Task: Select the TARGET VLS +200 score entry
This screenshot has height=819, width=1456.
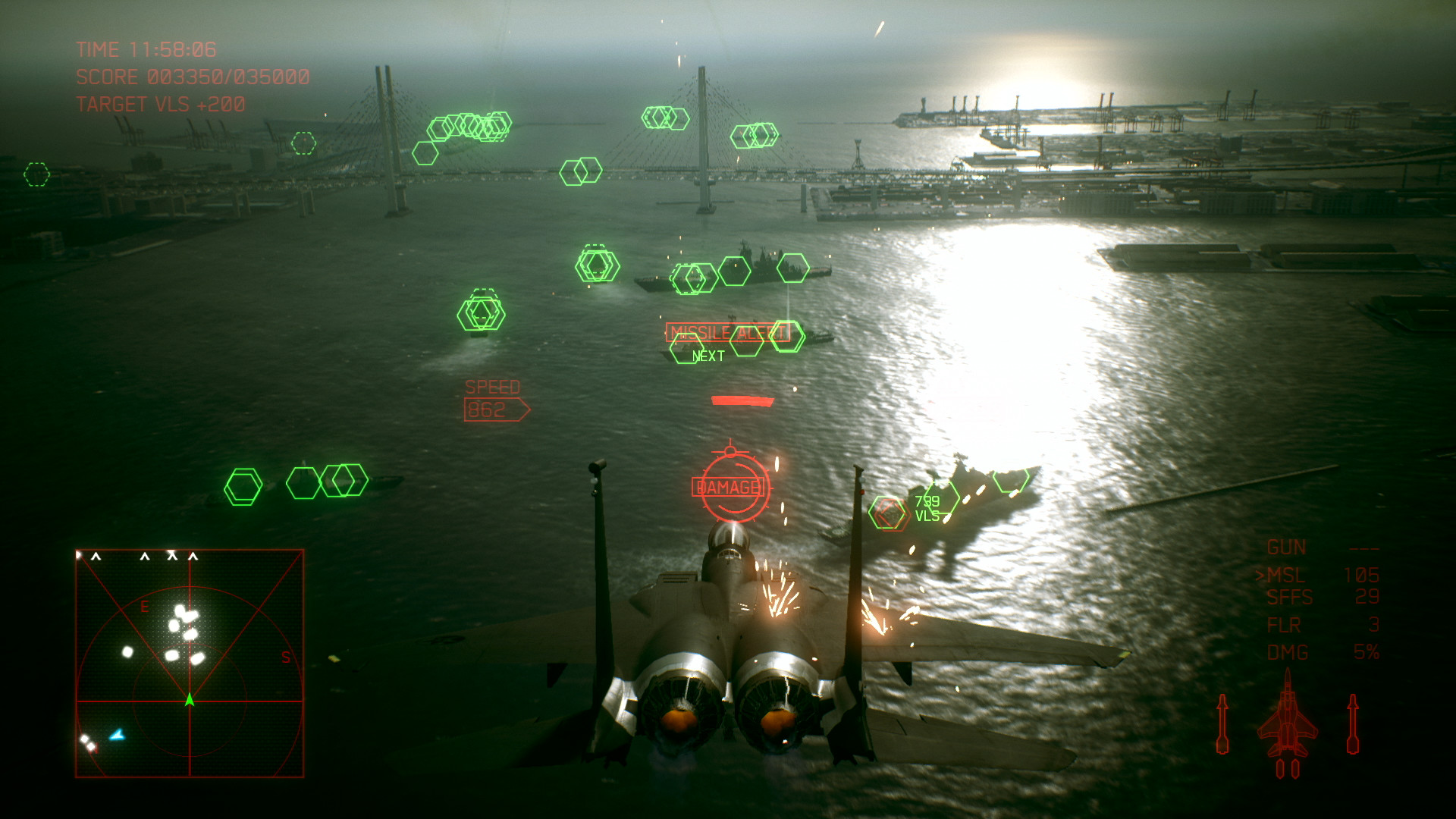Action: pos(159,105)
